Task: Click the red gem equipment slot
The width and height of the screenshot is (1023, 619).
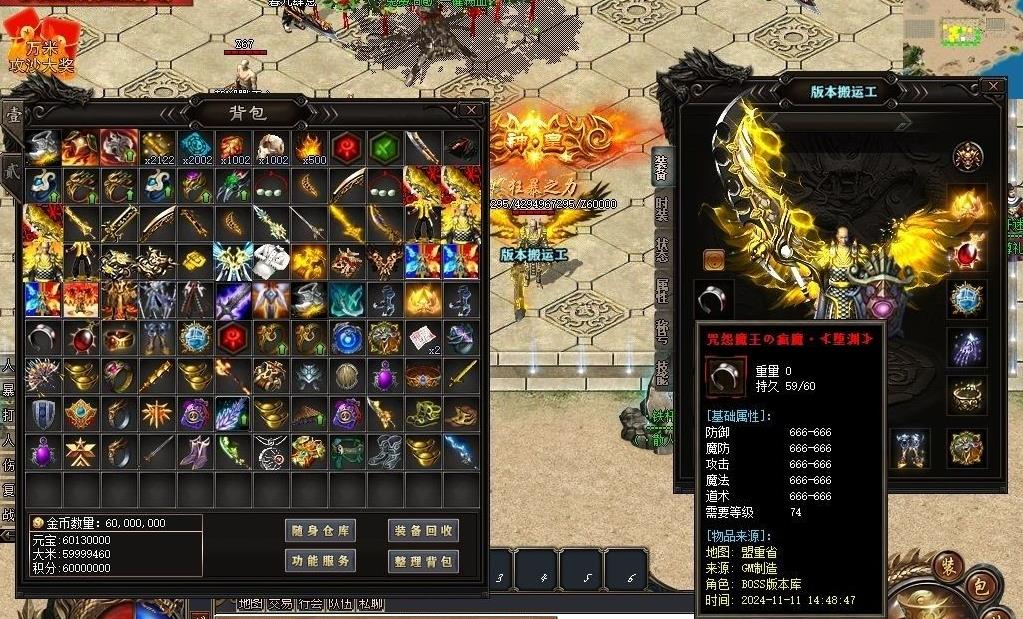Action: pos(966,253)
